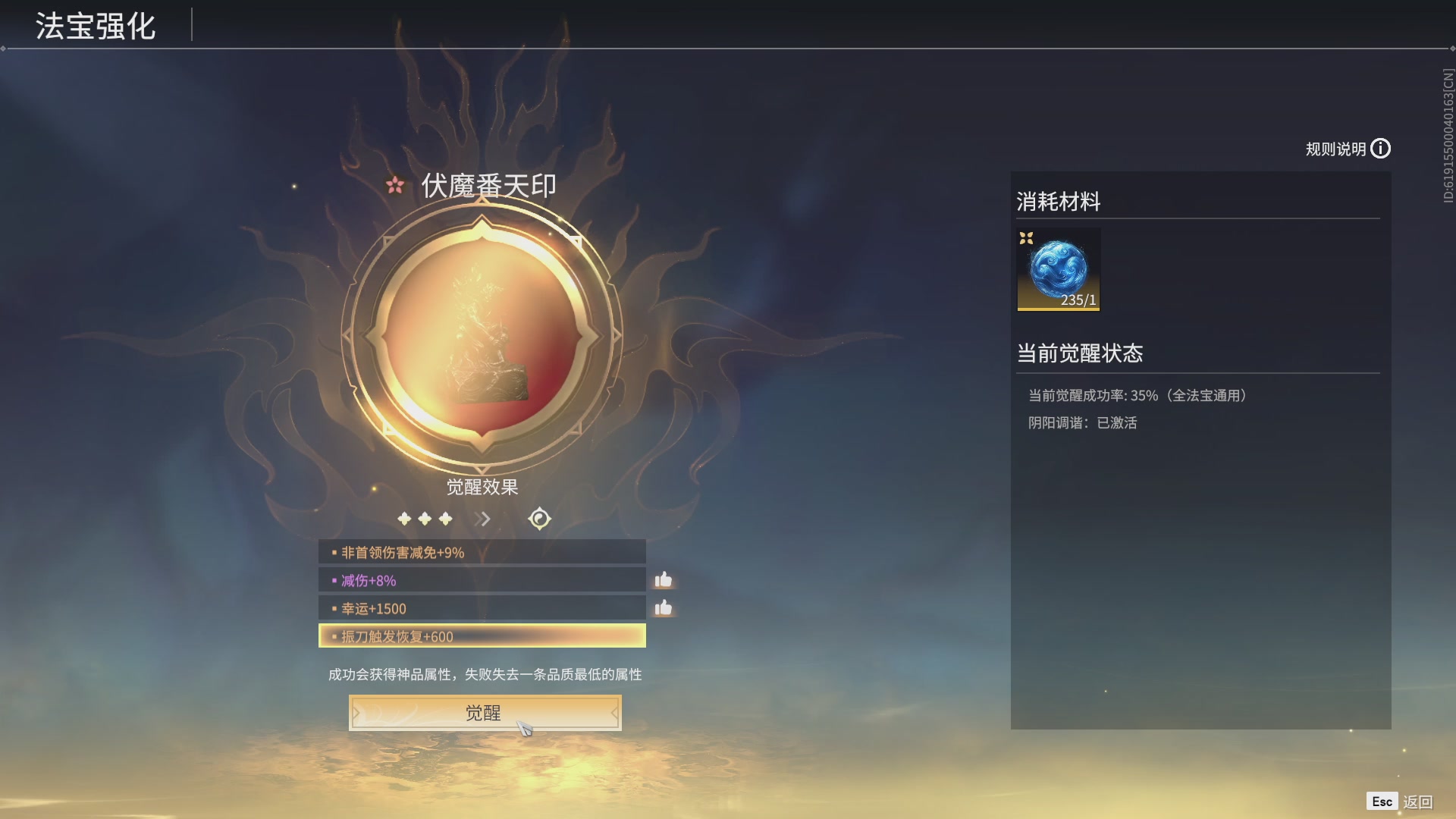Select the blue awakening material orb
This screenshot has height=819, width=1456.
pyautogui.click(x=1059, y=268)
